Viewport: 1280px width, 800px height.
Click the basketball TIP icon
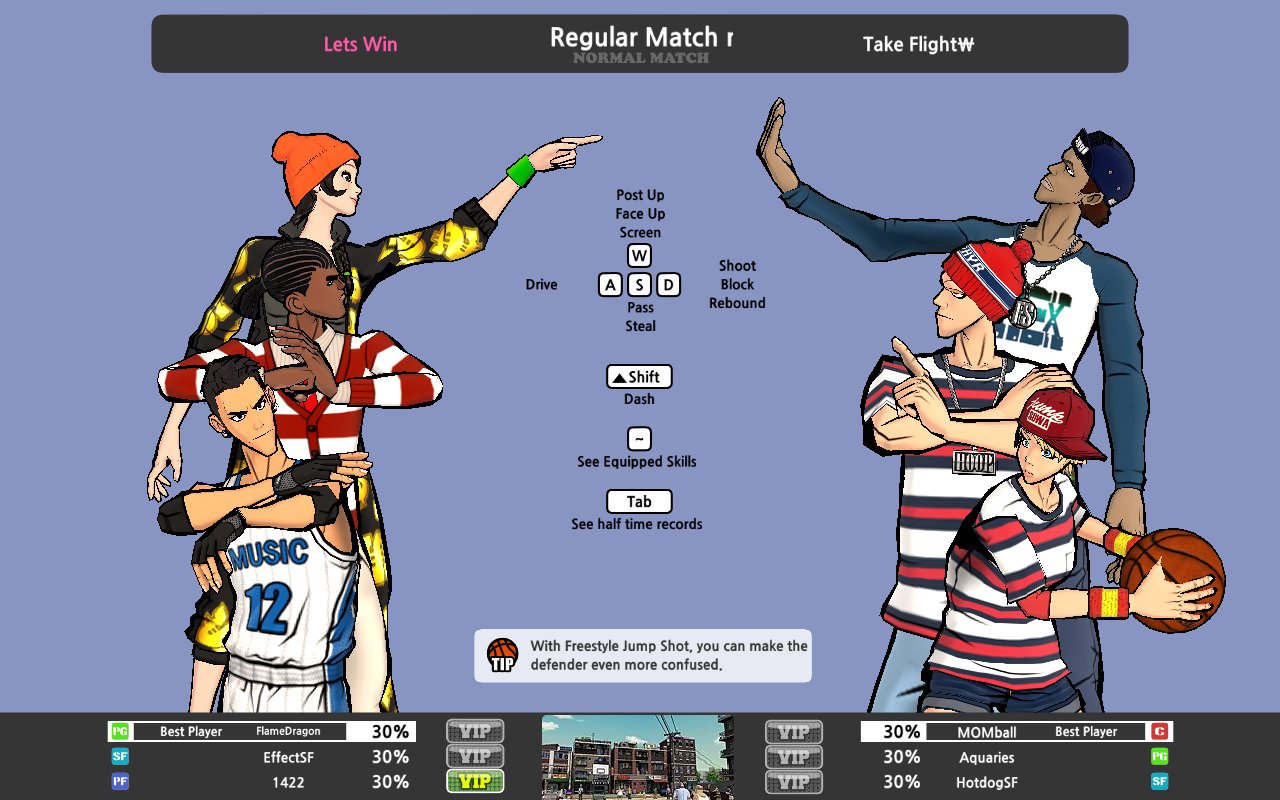click(x=501, y=655)
